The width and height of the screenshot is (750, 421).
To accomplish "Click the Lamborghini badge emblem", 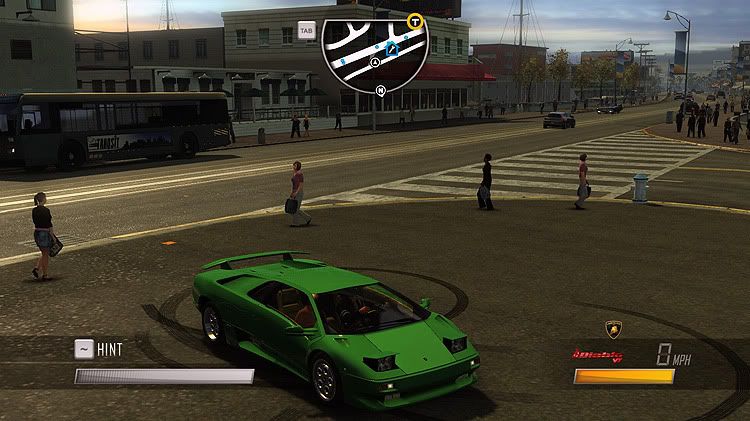I will coord(613,330).
